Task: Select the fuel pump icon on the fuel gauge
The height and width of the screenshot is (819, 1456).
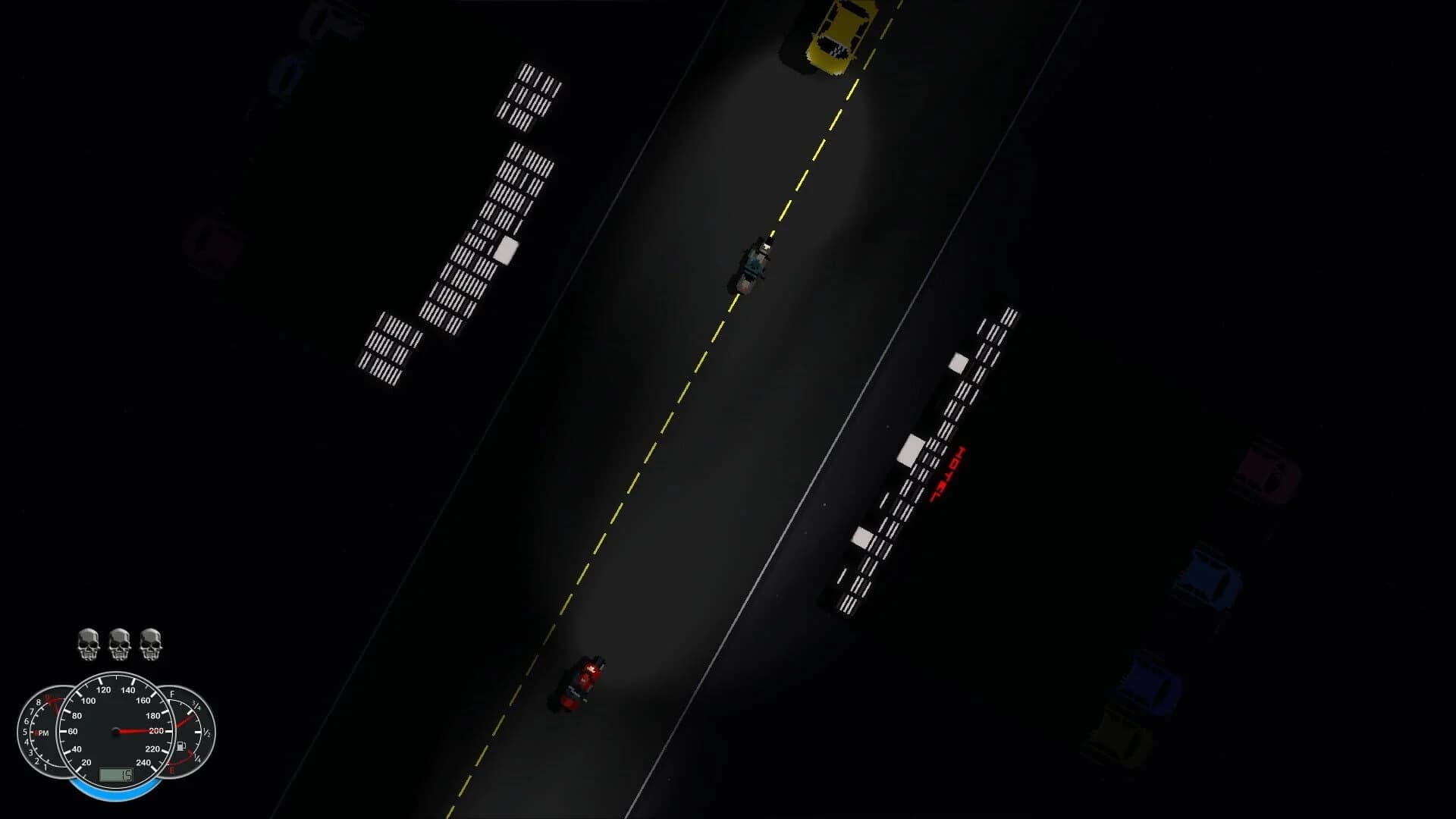Action: pyautogui.click(x=181, y=745)
